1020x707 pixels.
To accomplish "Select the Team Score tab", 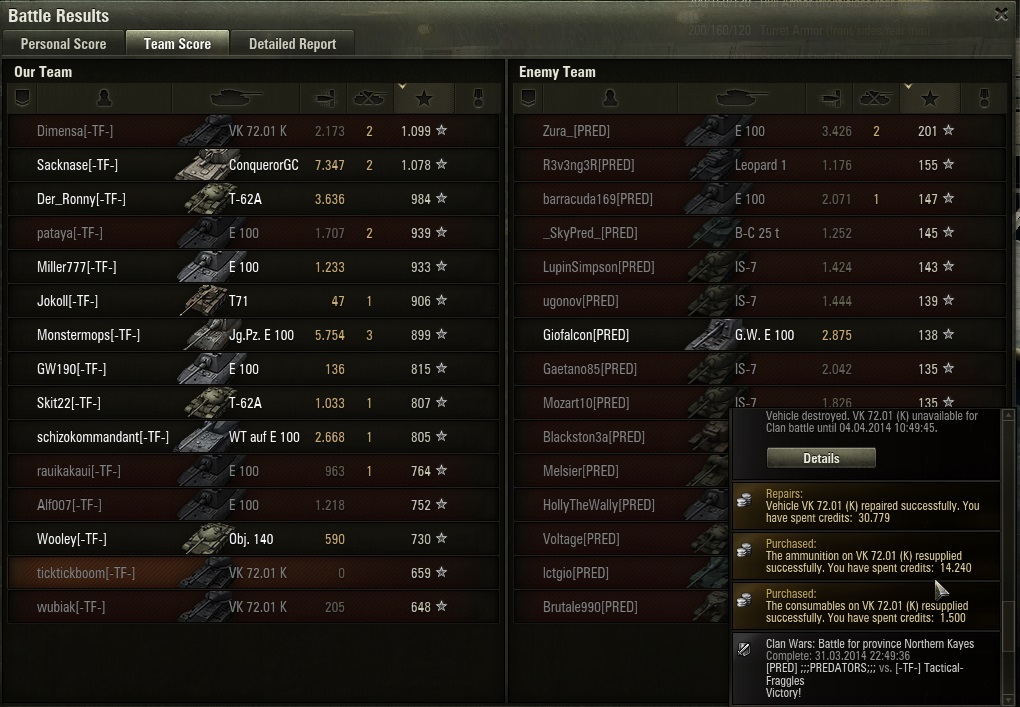I will pyautogui.click(x=177, y=44).
